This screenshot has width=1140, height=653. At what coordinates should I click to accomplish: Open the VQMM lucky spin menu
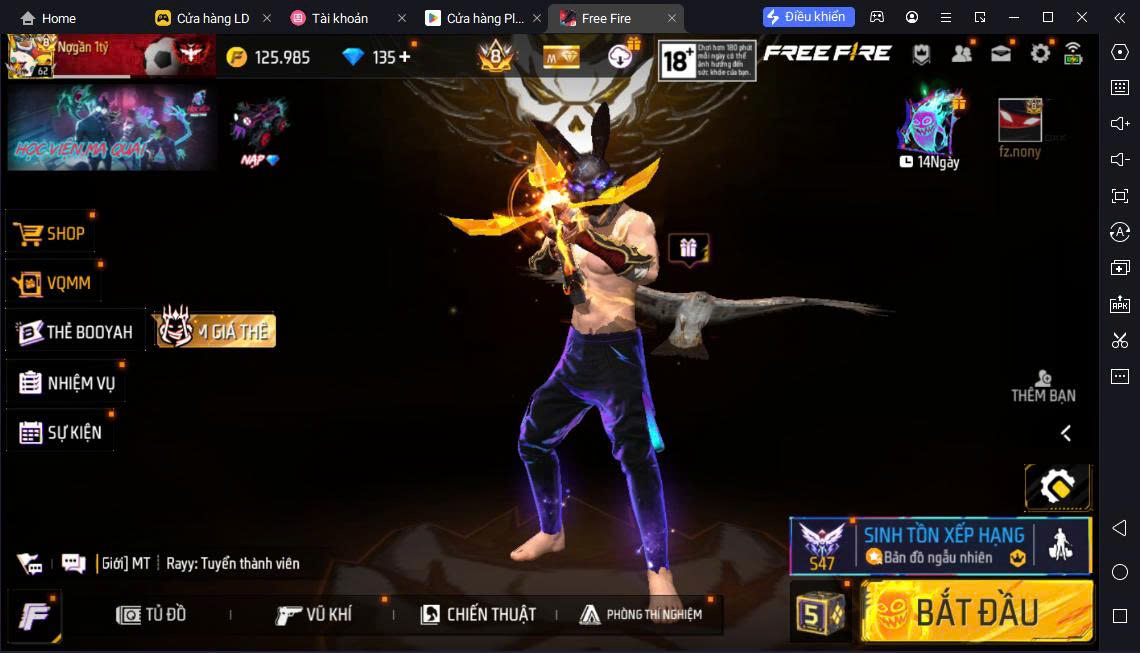coord(55,283)
